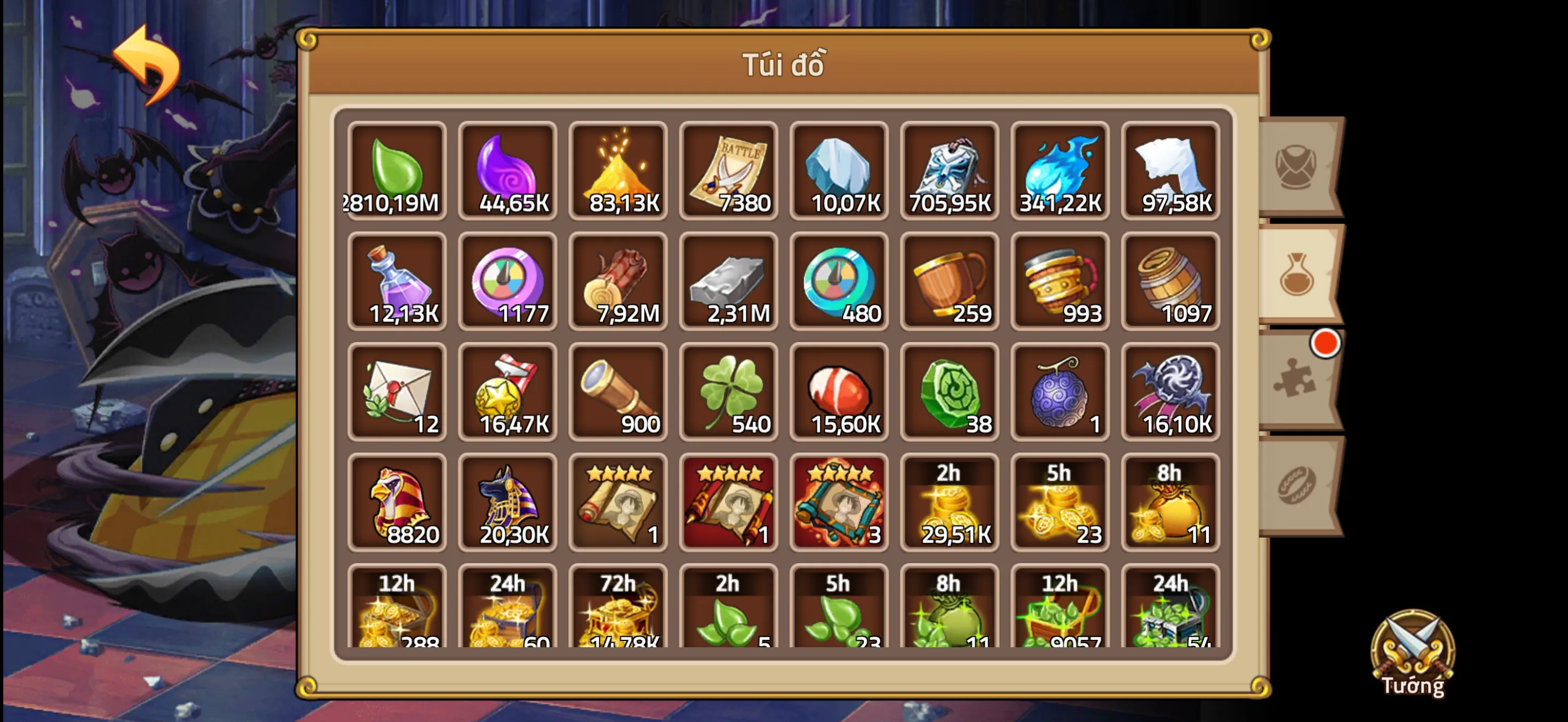Select the Anubis token showing 20,30K
This screenshot has width=1568, height=722.
click(508, 503)
